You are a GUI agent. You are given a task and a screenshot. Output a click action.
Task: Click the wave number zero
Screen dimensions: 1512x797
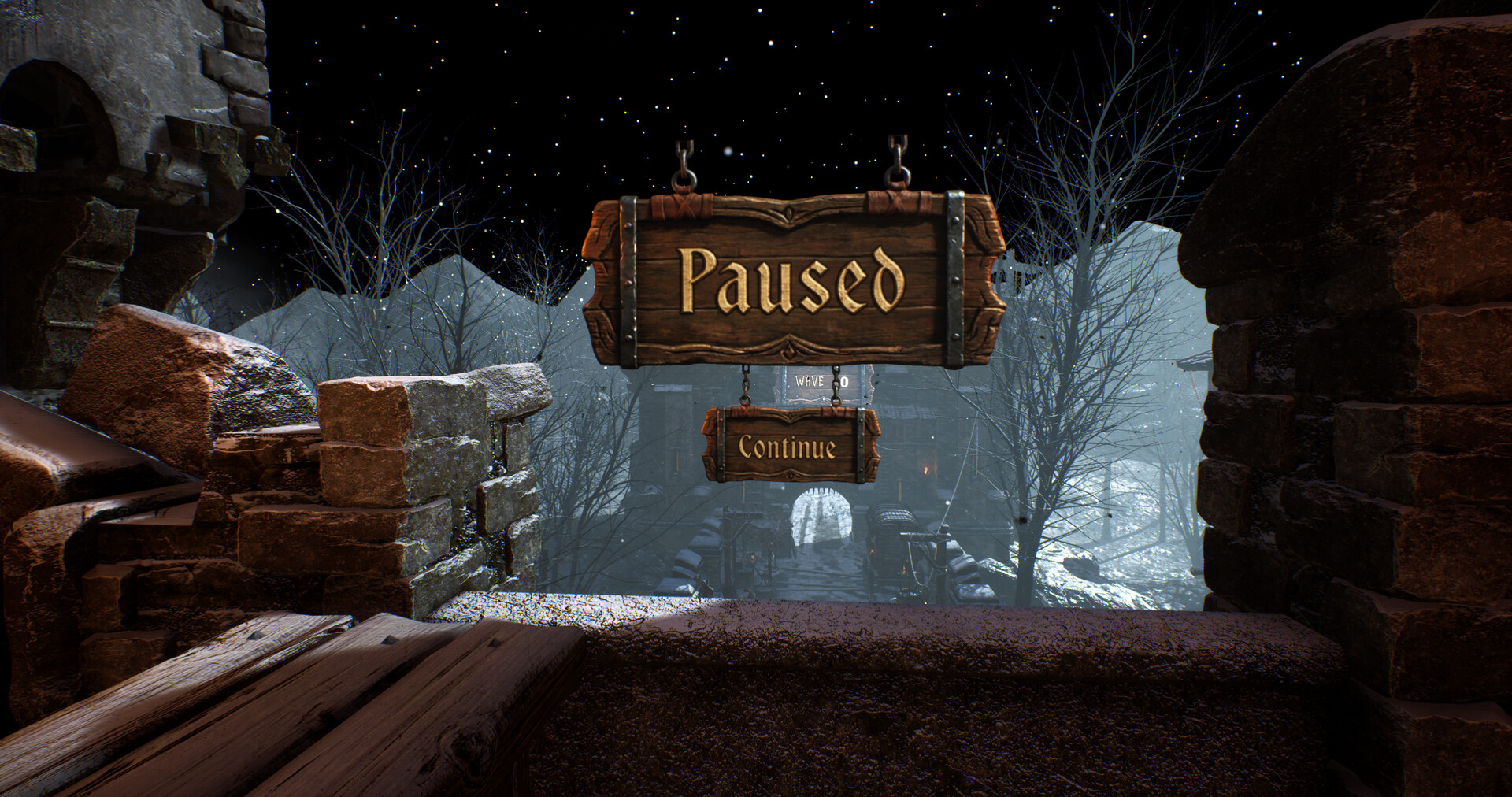click(x=845, y=380)
